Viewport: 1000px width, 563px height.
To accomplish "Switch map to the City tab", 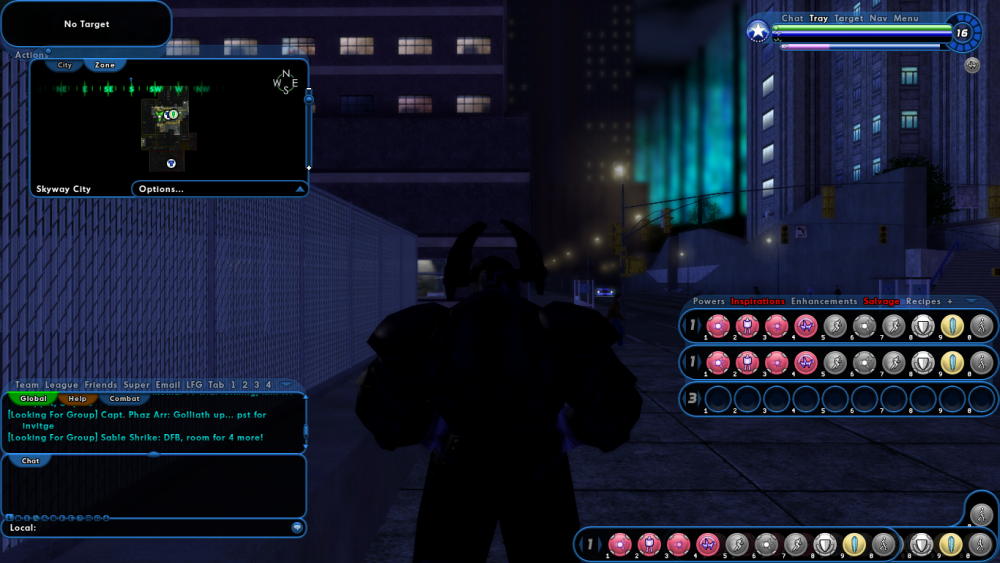I will click(65, 65).
